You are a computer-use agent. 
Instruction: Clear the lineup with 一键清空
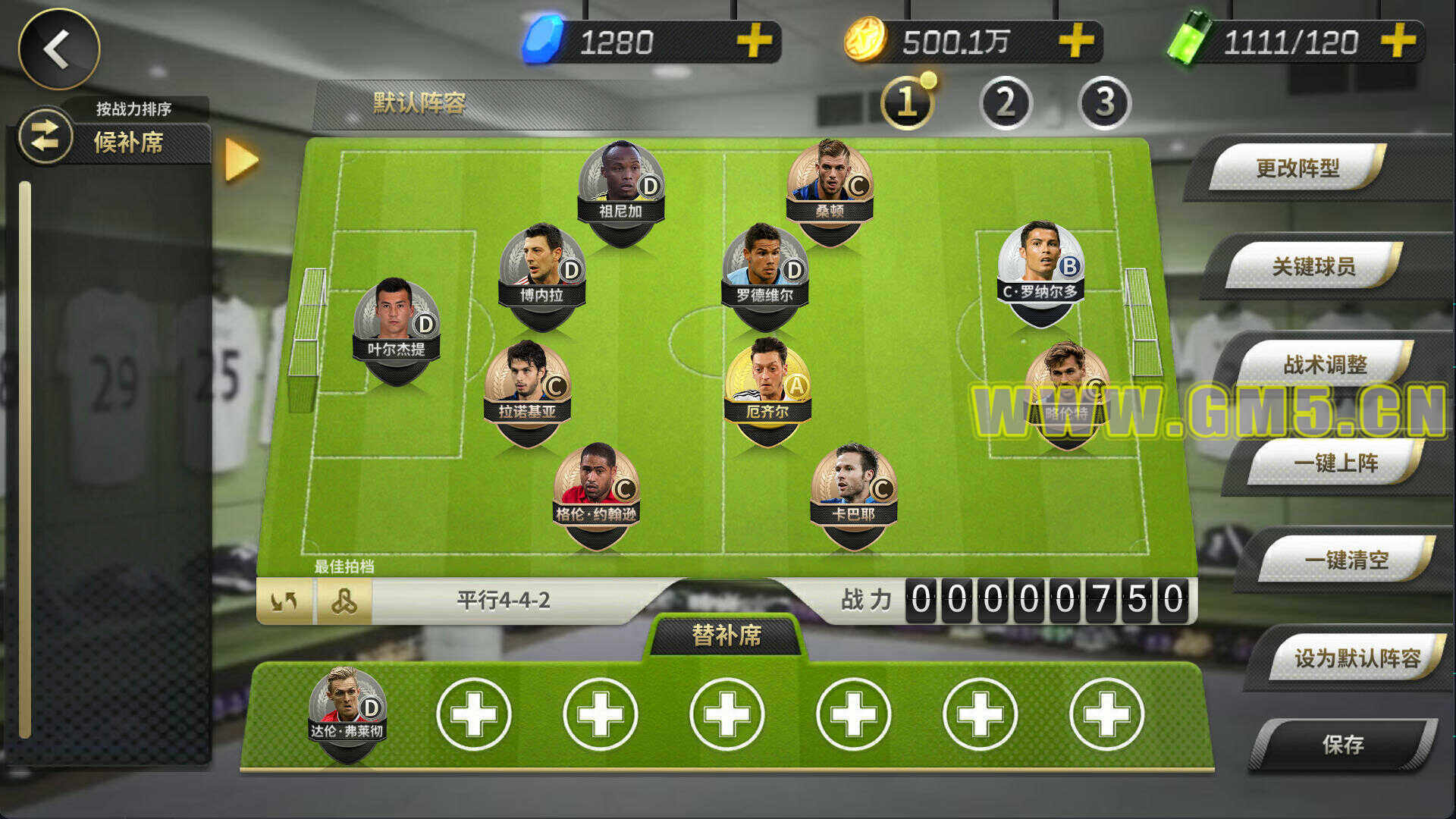[x=1346, y=560]
